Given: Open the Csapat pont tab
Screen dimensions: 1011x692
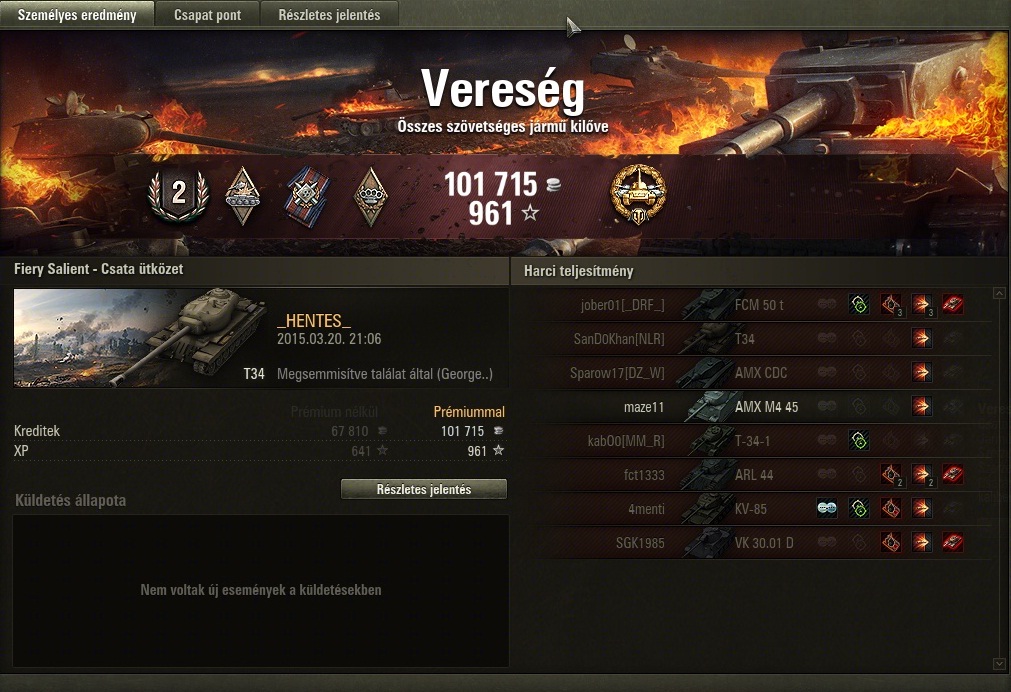Looking at the screenshot, I should [x=207, y=15].
